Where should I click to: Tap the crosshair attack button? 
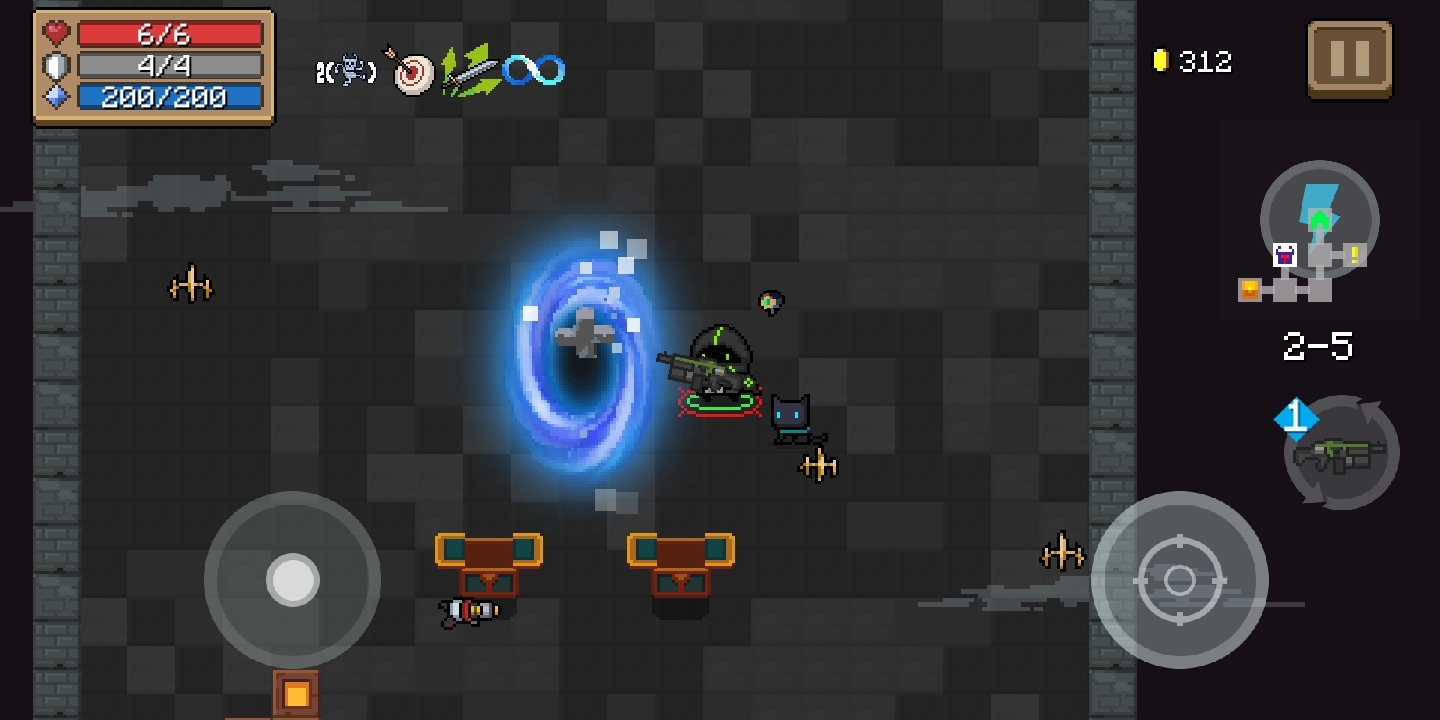(x=1179, y=580)
